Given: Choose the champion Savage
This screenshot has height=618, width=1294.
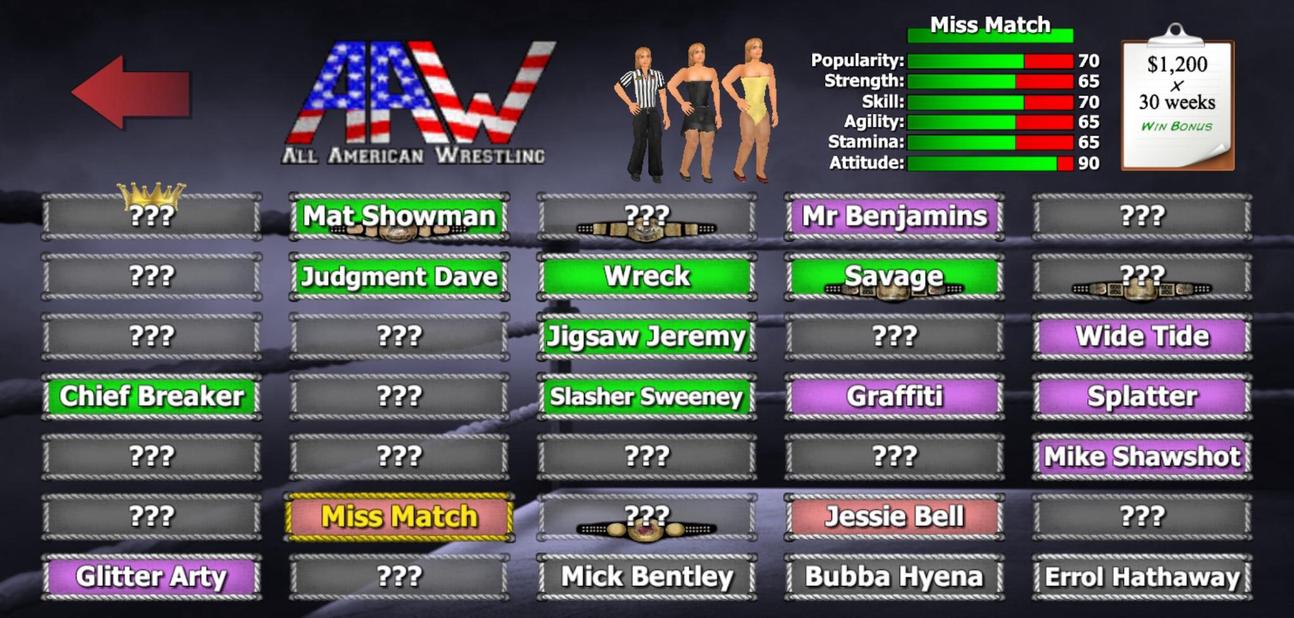Looking at the screenshot, I should [x=894, y=276].
